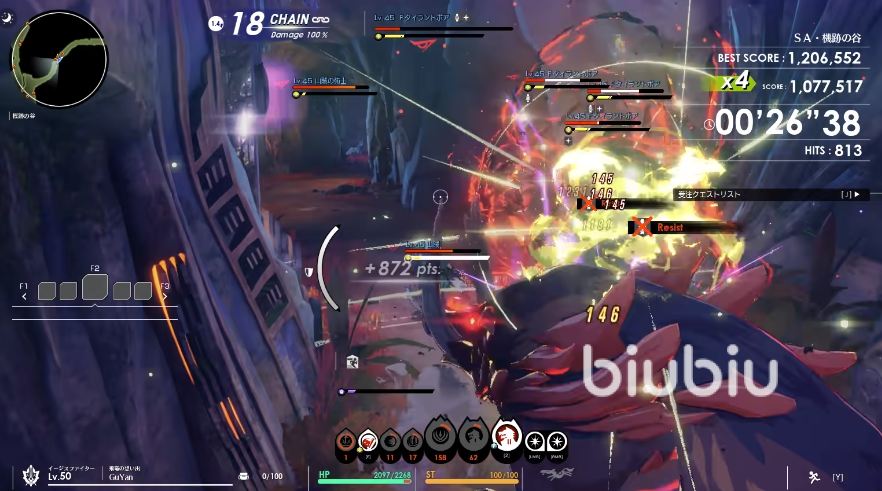
Task: Expand the 受注クエストリスト quest list
Action: pos(770,194)
